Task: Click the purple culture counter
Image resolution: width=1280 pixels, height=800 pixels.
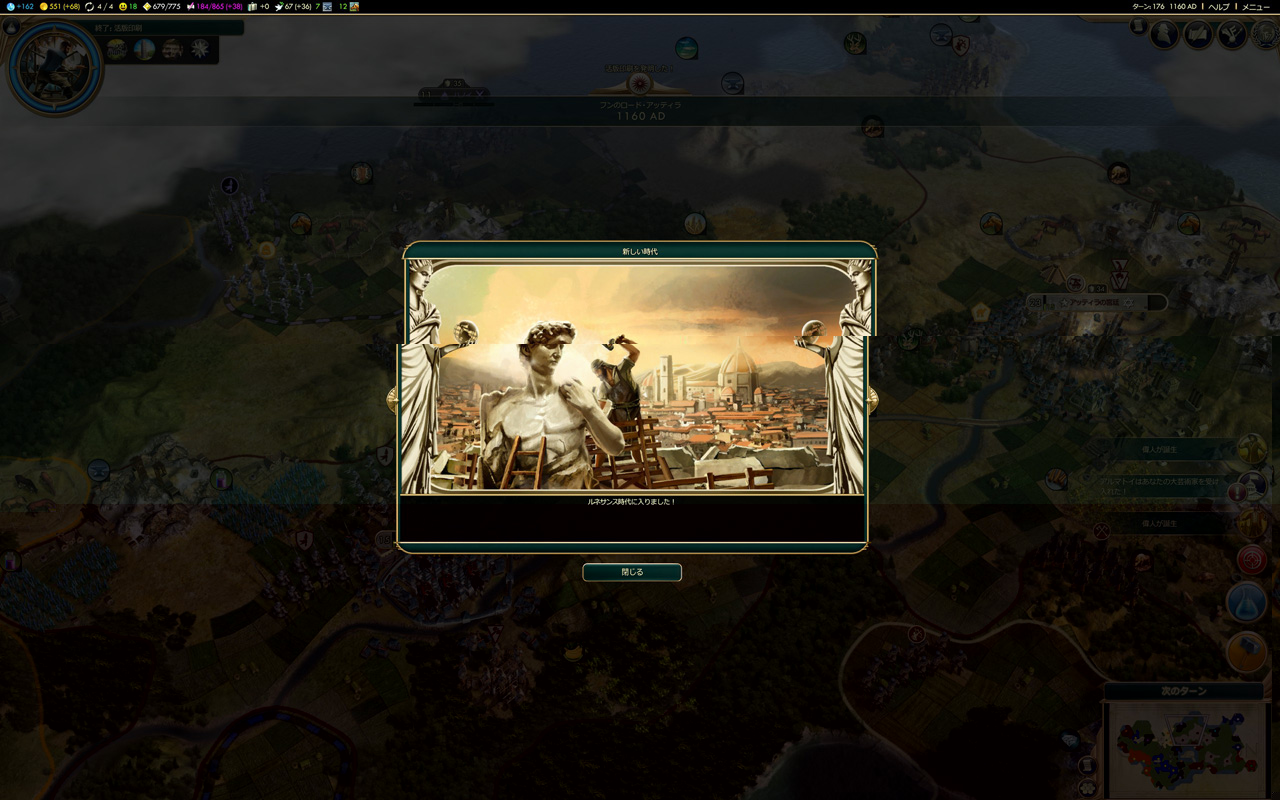Action: coord(214,7)
